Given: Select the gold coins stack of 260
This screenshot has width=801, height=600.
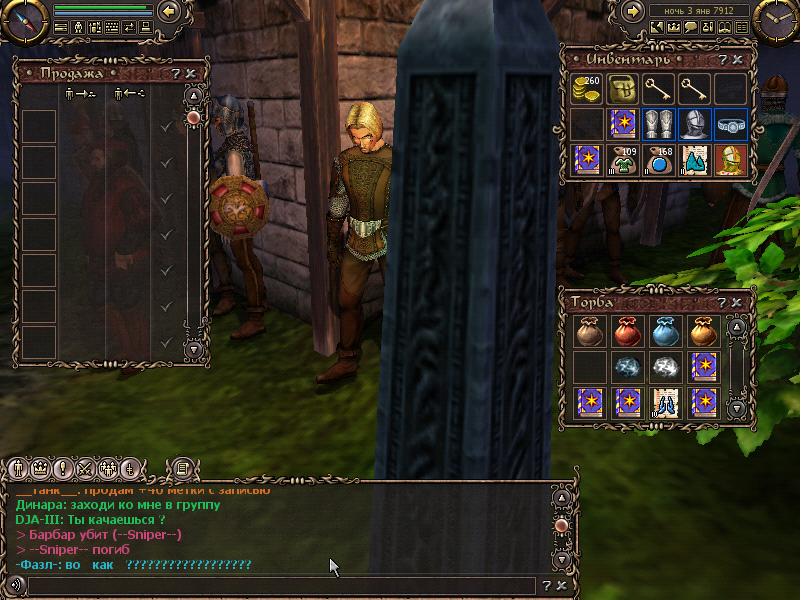Looking at the screenshot, I should 587,89.
